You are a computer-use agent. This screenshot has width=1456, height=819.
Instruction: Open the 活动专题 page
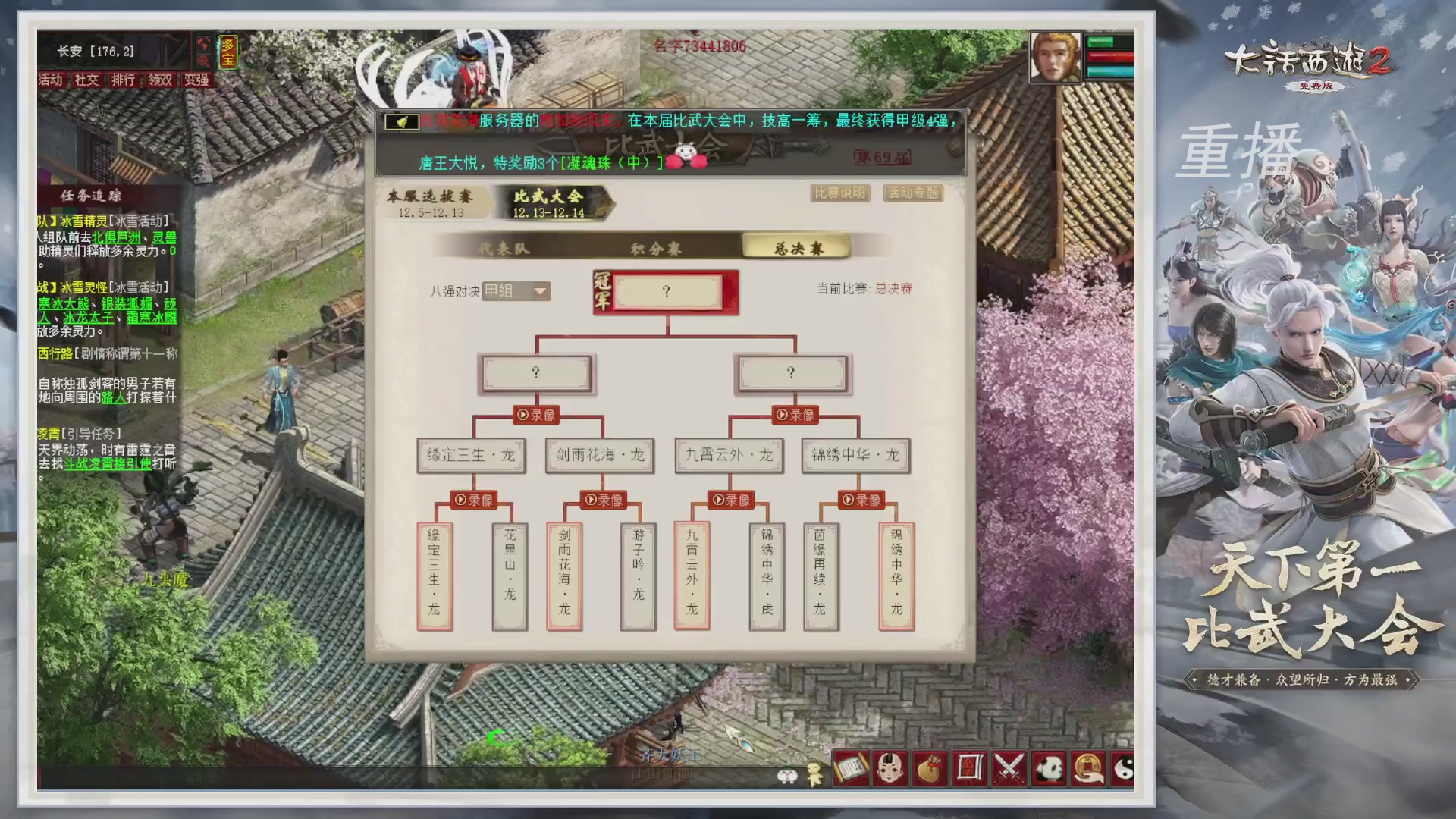coord(913,193)
